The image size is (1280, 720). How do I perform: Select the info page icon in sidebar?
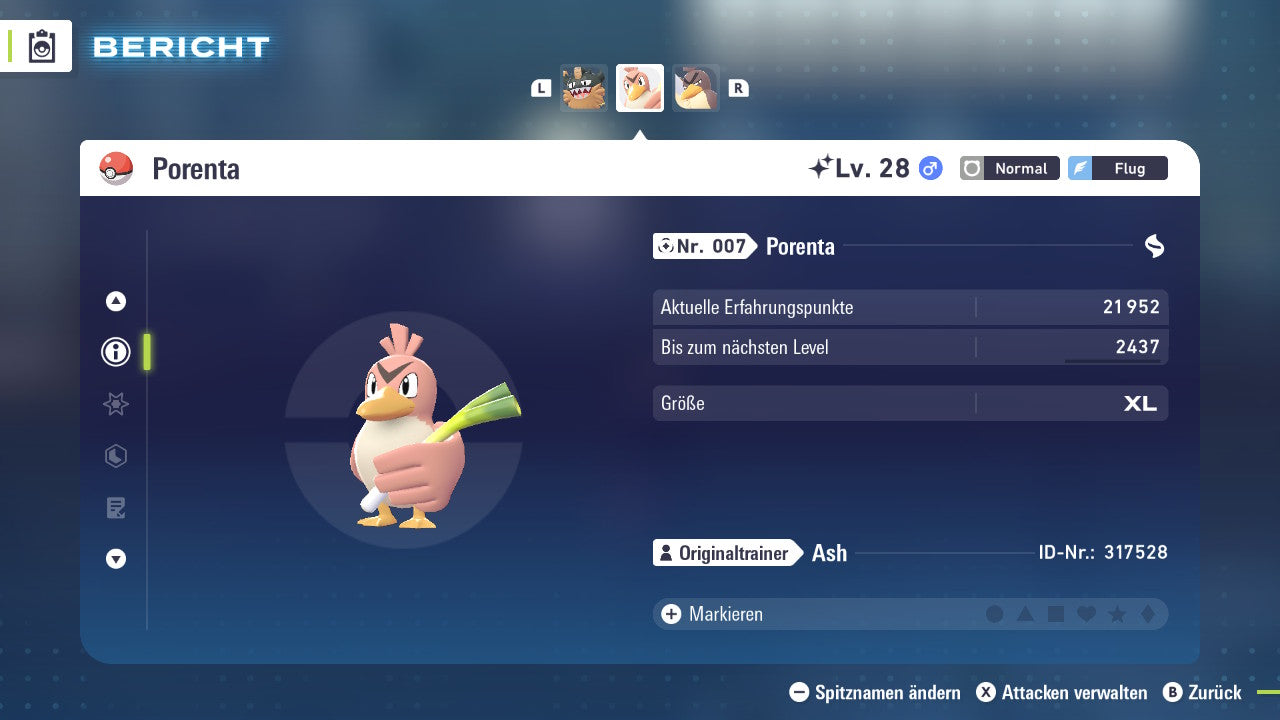115,352
